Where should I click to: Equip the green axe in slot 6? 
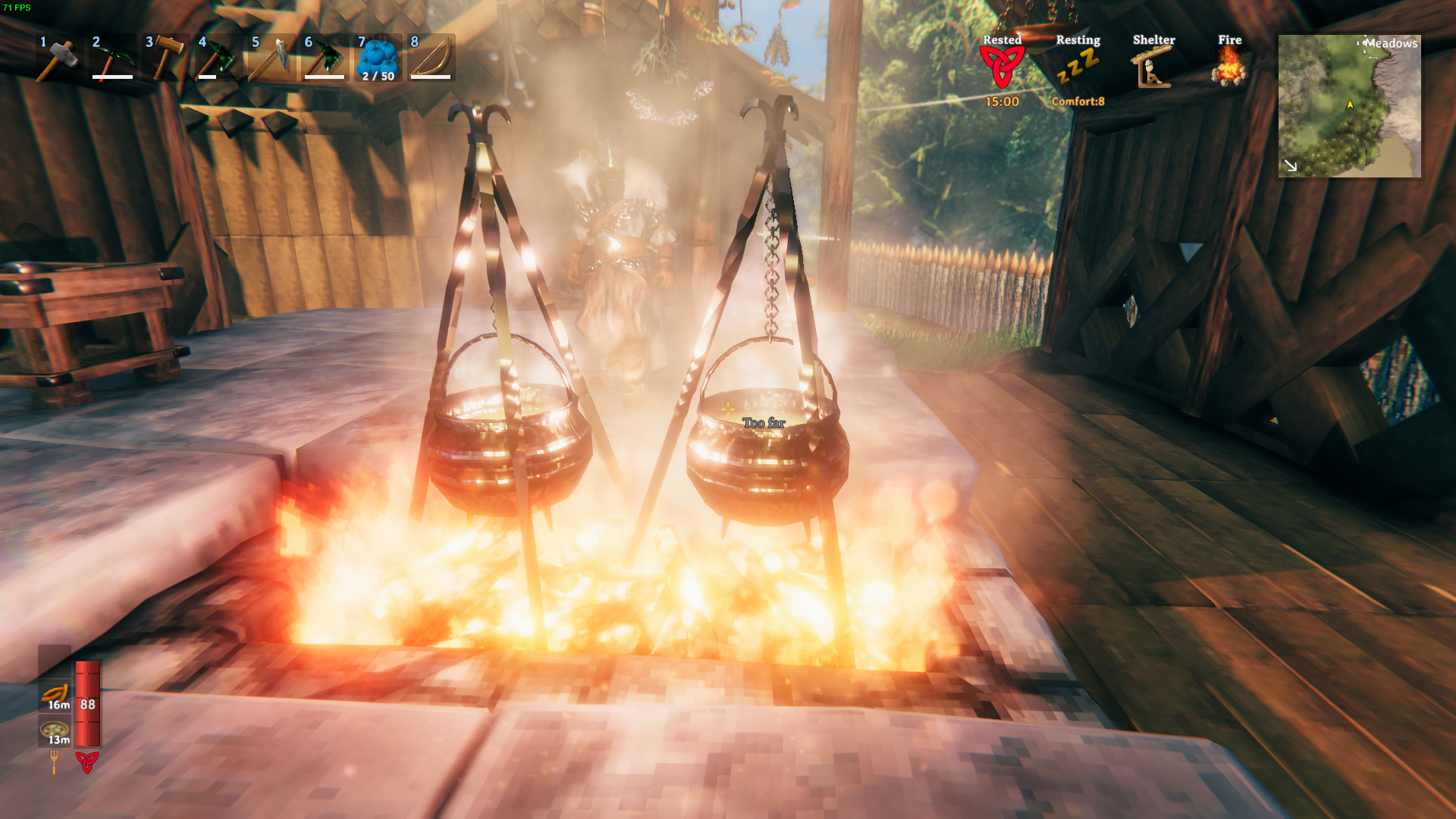pyautogui.click(x=325, y=58)
